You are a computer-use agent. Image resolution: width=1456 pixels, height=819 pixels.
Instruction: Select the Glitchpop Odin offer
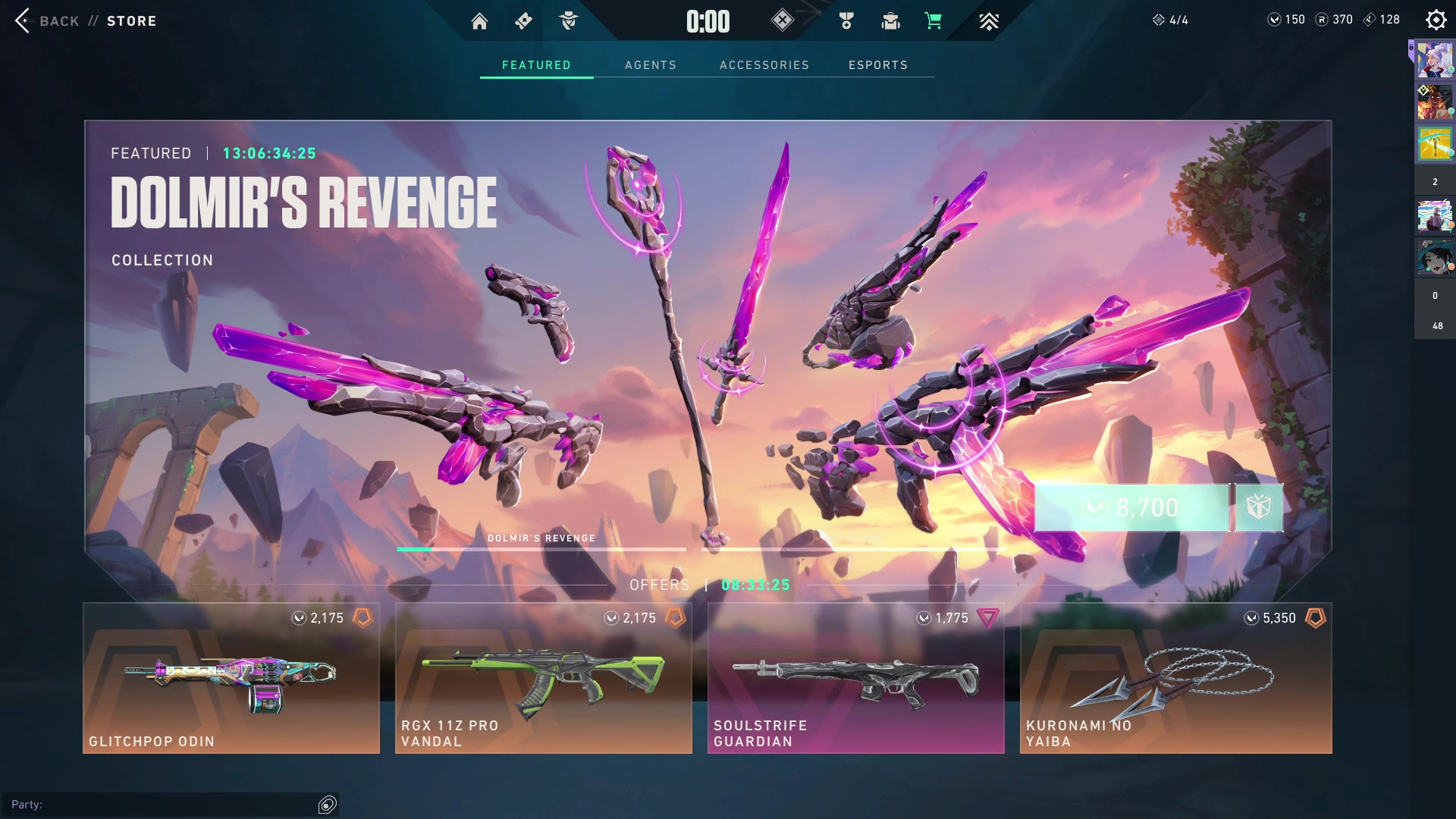coord(231,678)
